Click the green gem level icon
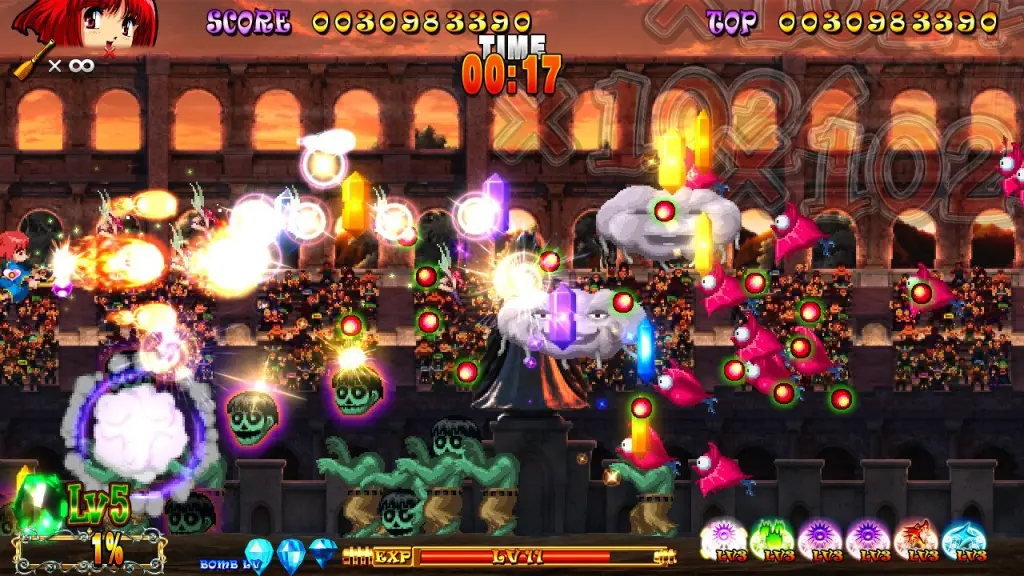1024x576 pixels. [x=40, y=498]
